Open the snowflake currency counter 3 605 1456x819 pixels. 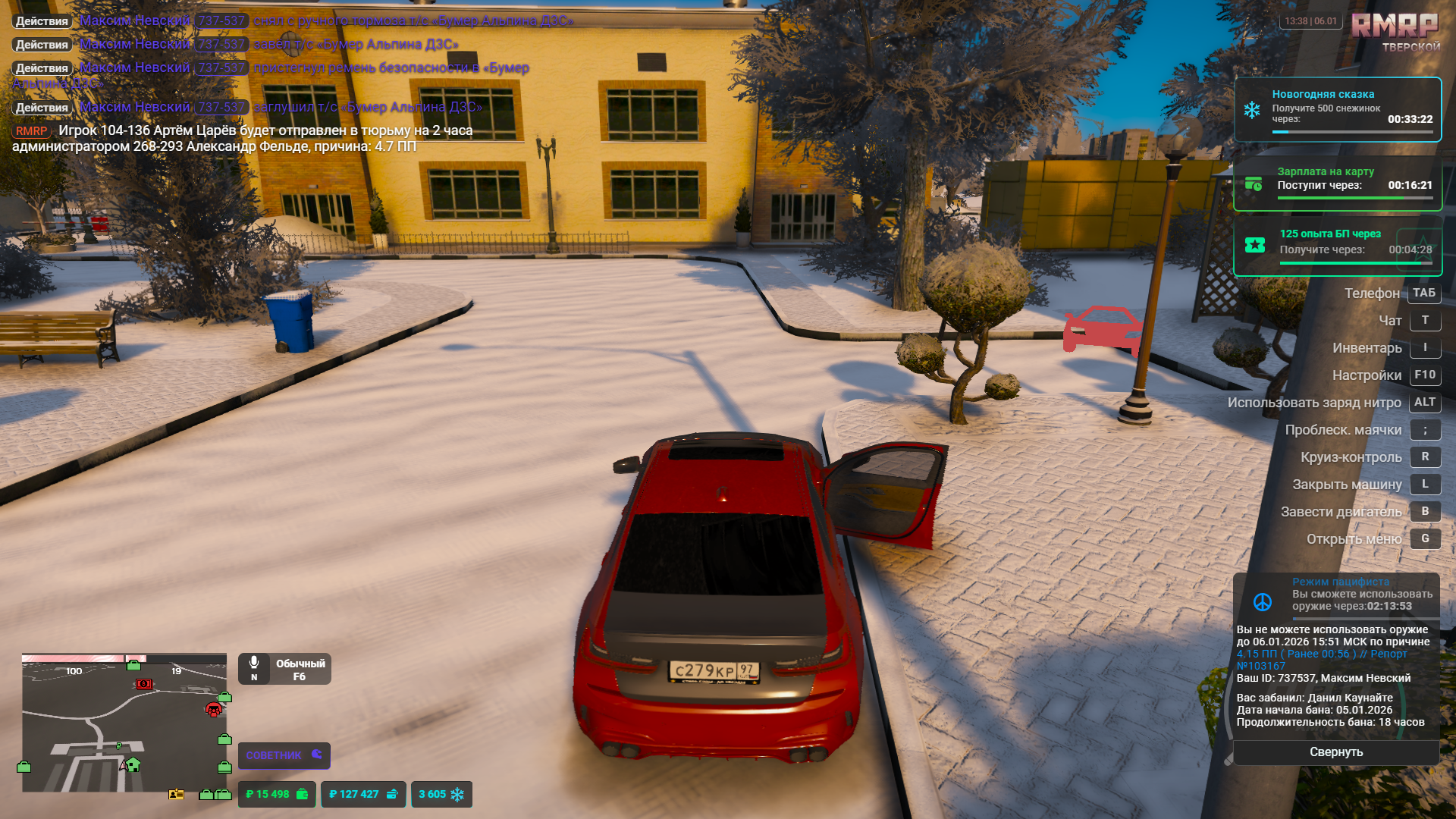point(441,794)
